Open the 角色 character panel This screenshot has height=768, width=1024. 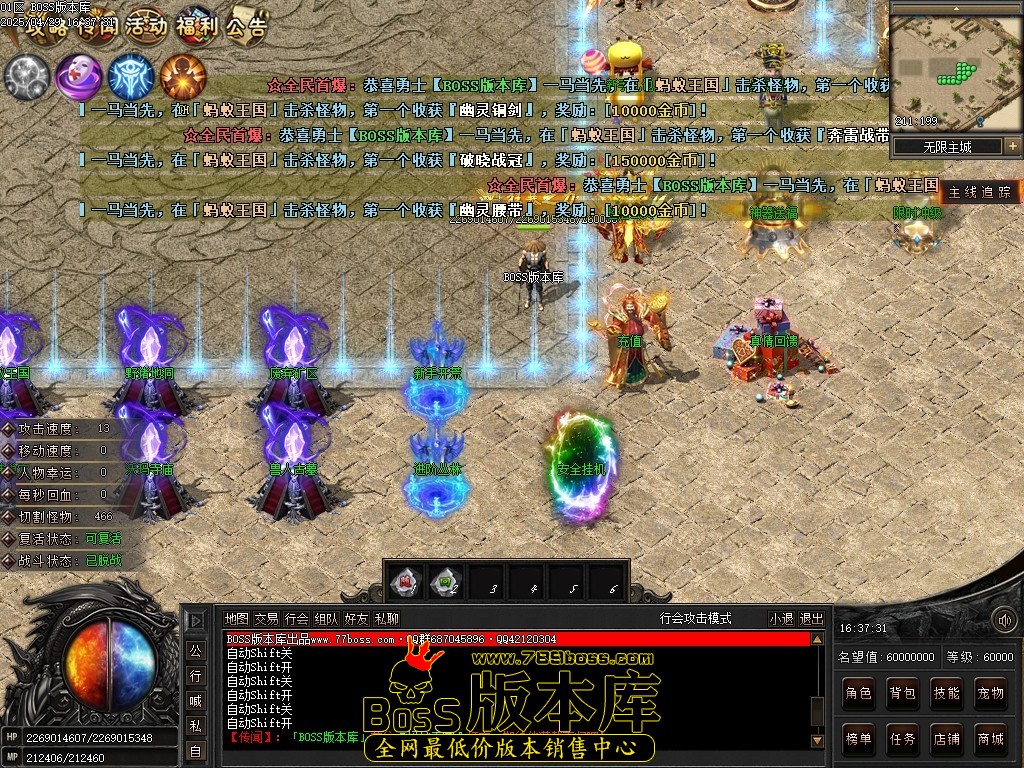(x=859, y=692)
